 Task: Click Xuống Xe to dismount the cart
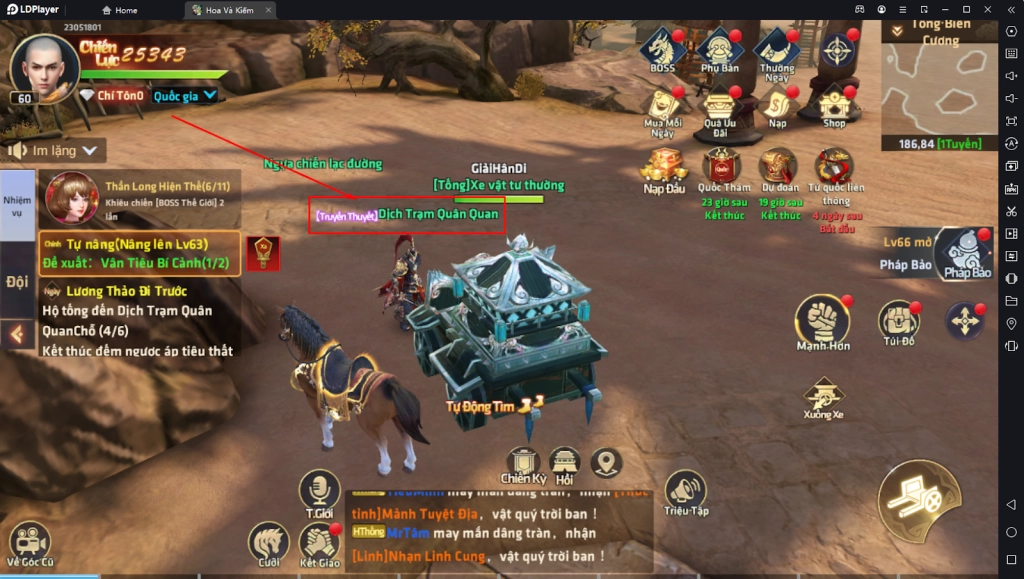click(823, 395)
